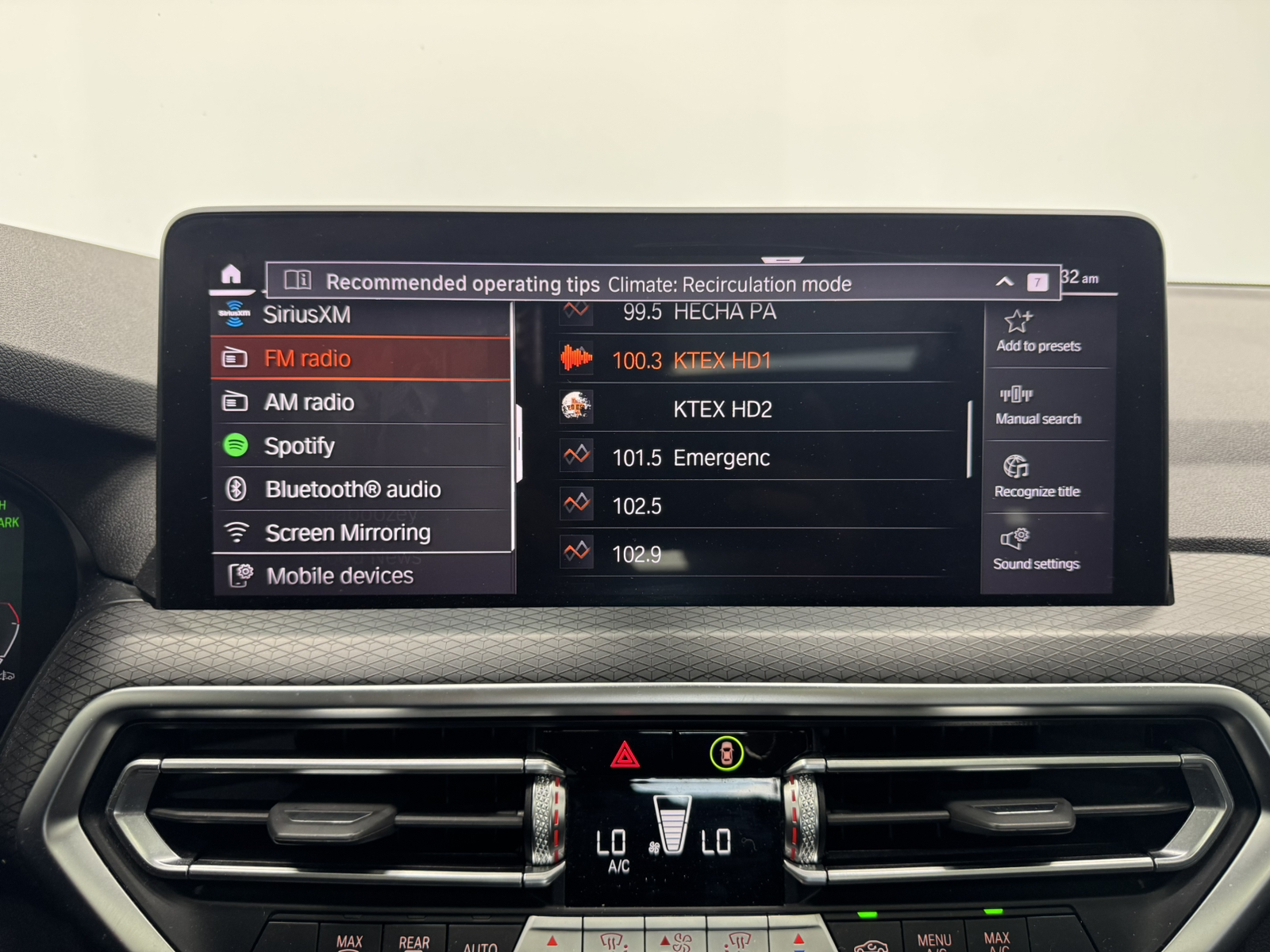The width and height of the screenshot is (1270, 952).
Task: Collapse the operating tips notification chevron
Action: [x=1006, y=282]
